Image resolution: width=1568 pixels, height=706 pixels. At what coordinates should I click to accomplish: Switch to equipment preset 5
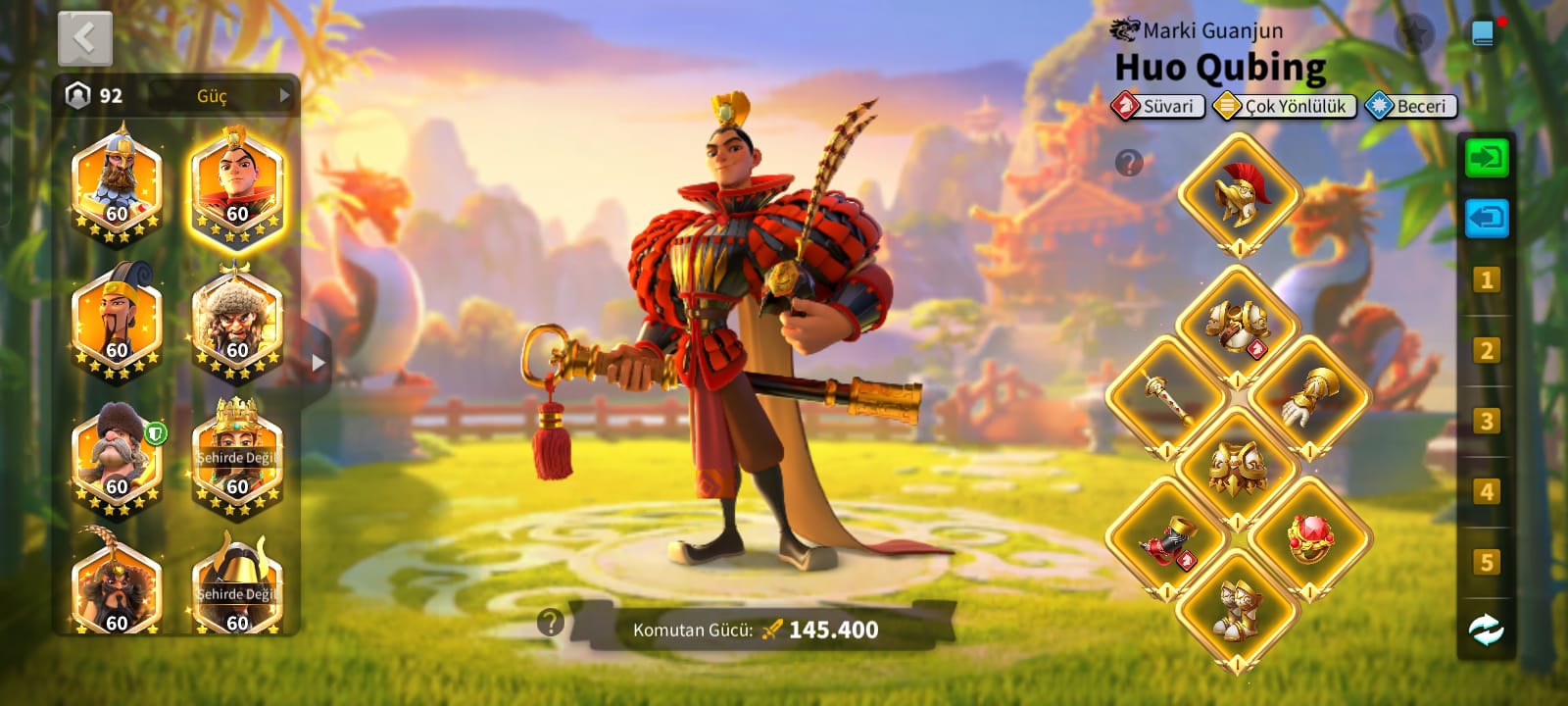click(x=1486, y=562)
